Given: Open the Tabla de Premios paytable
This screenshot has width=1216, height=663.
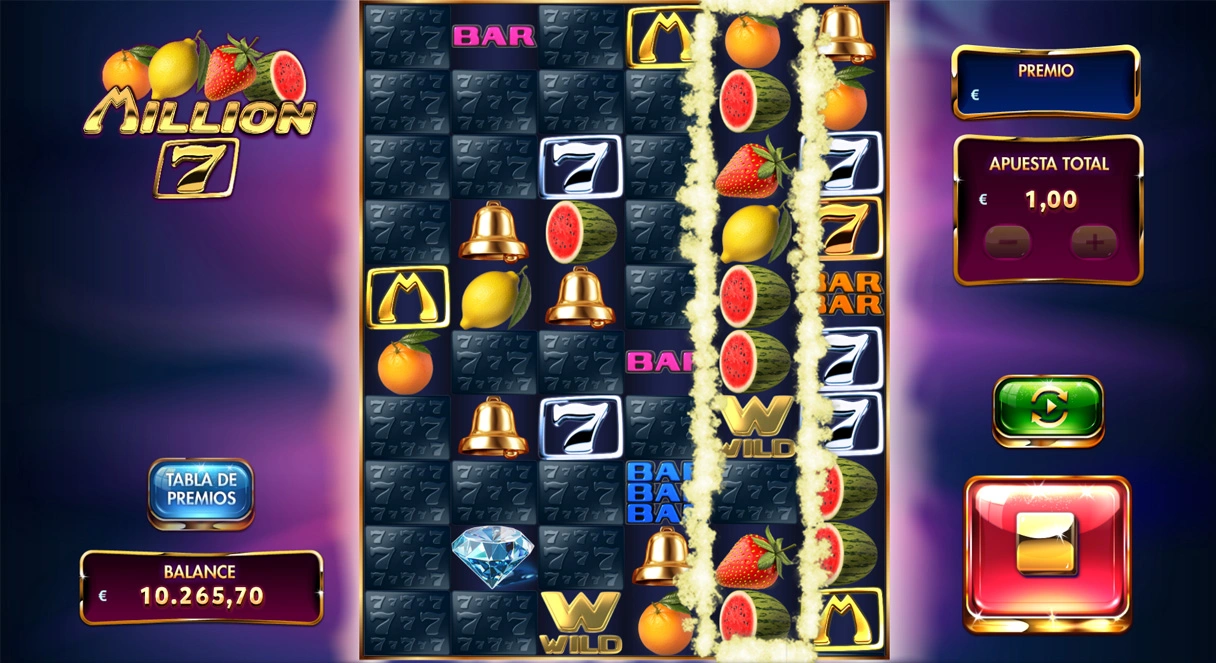Looking at the screenshot, I should point(201,490).
